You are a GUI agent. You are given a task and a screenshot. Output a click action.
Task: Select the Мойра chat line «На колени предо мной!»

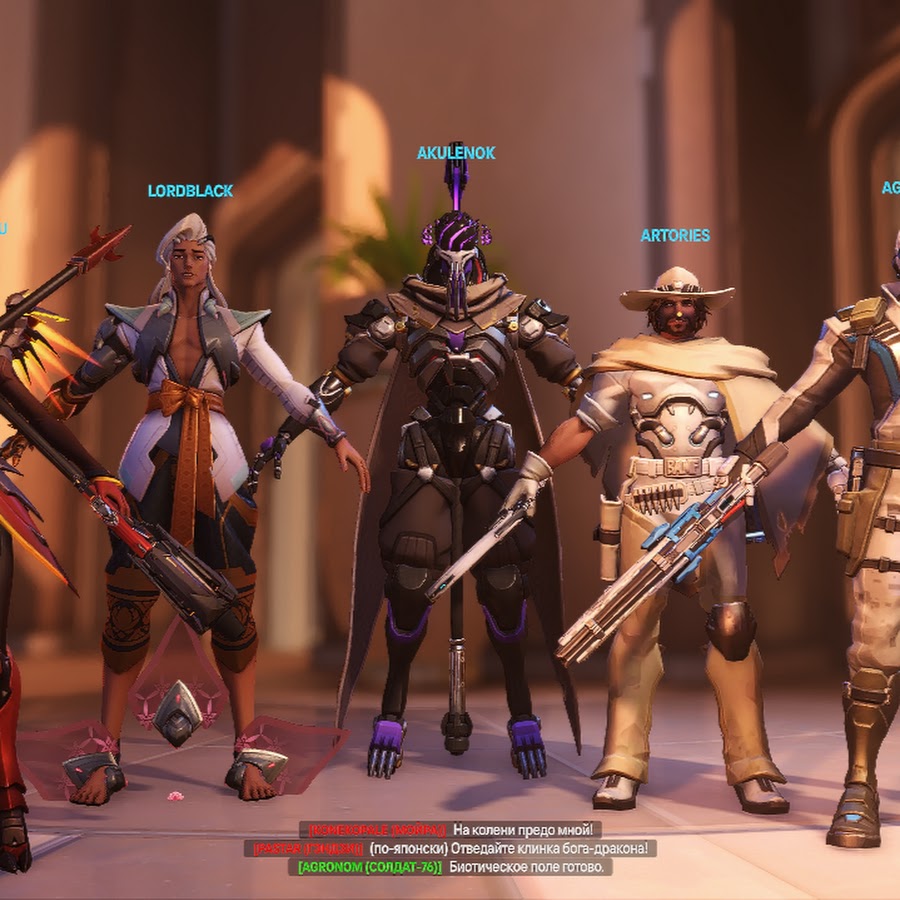(450, 830)
